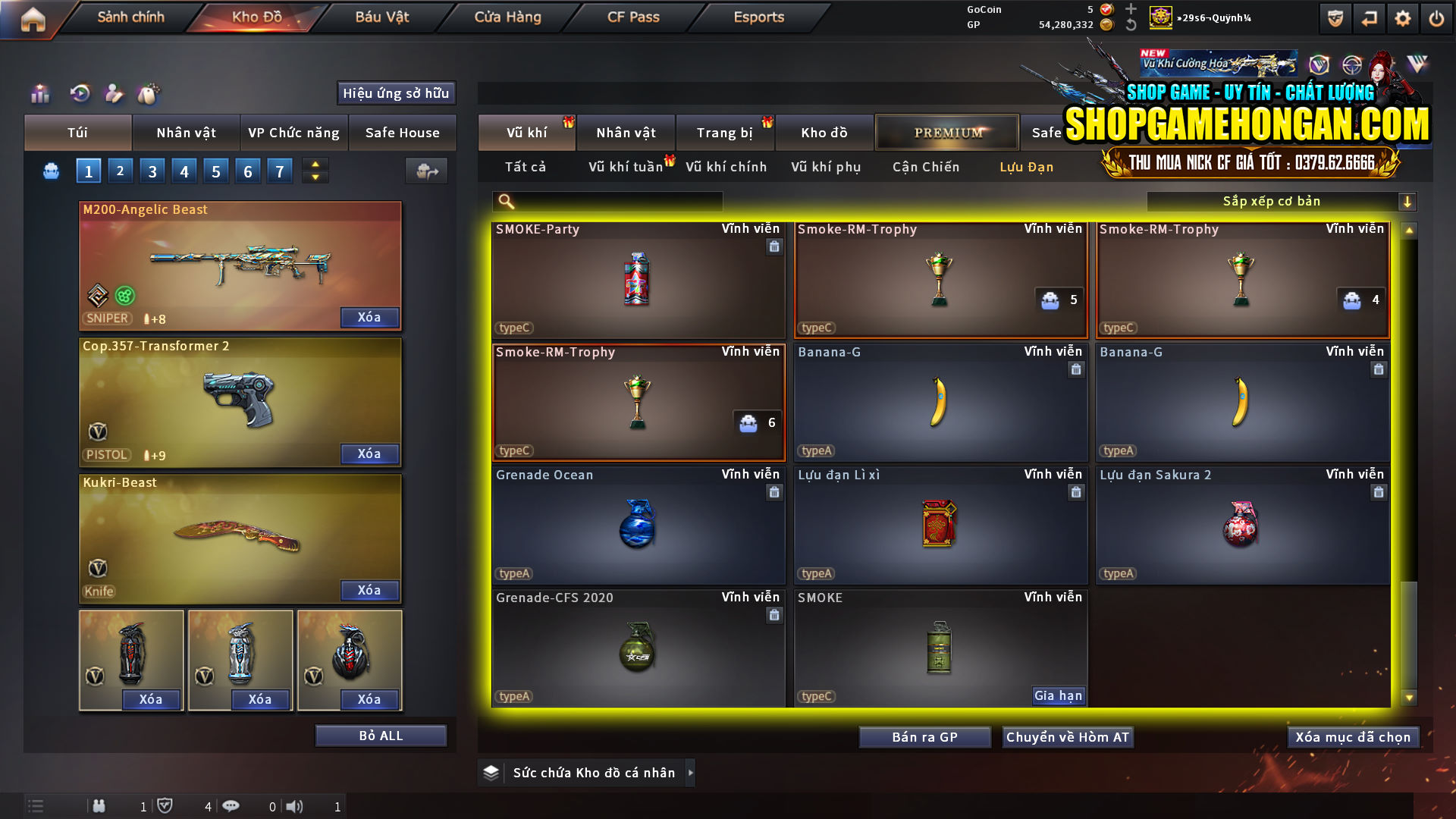This screenshot has width=1456, height=819.
Task: Click 'Gia hạn' on the SMOKE item
Action: coord(1057,695)
